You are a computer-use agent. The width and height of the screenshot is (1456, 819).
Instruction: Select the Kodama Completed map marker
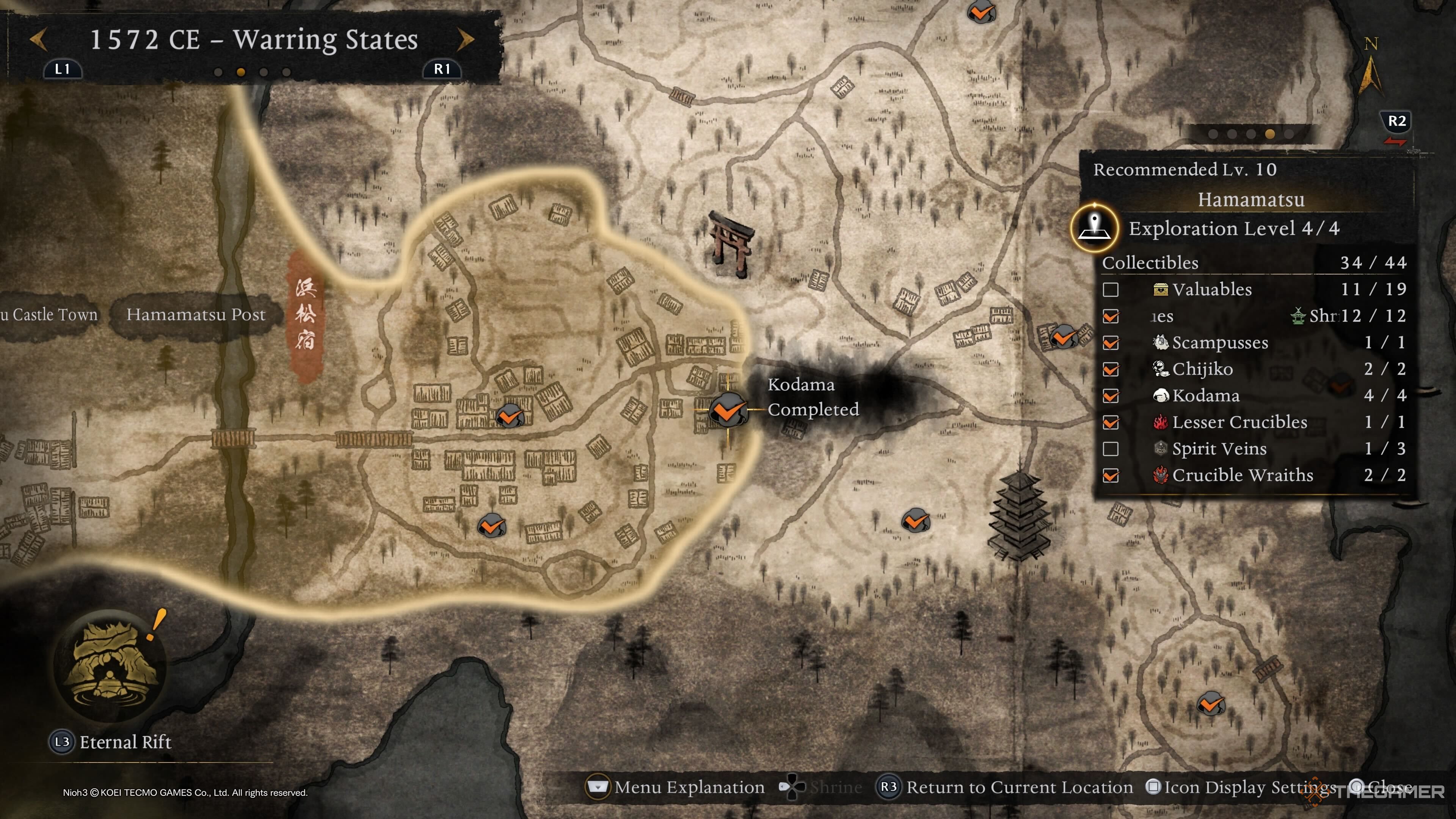[x=728, y=409]
